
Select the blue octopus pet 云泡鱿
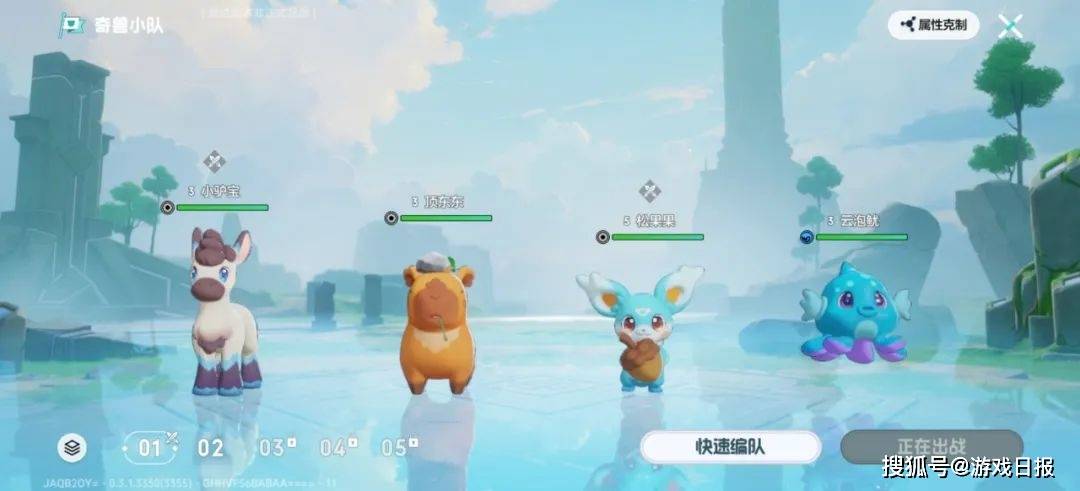(852, 312)
